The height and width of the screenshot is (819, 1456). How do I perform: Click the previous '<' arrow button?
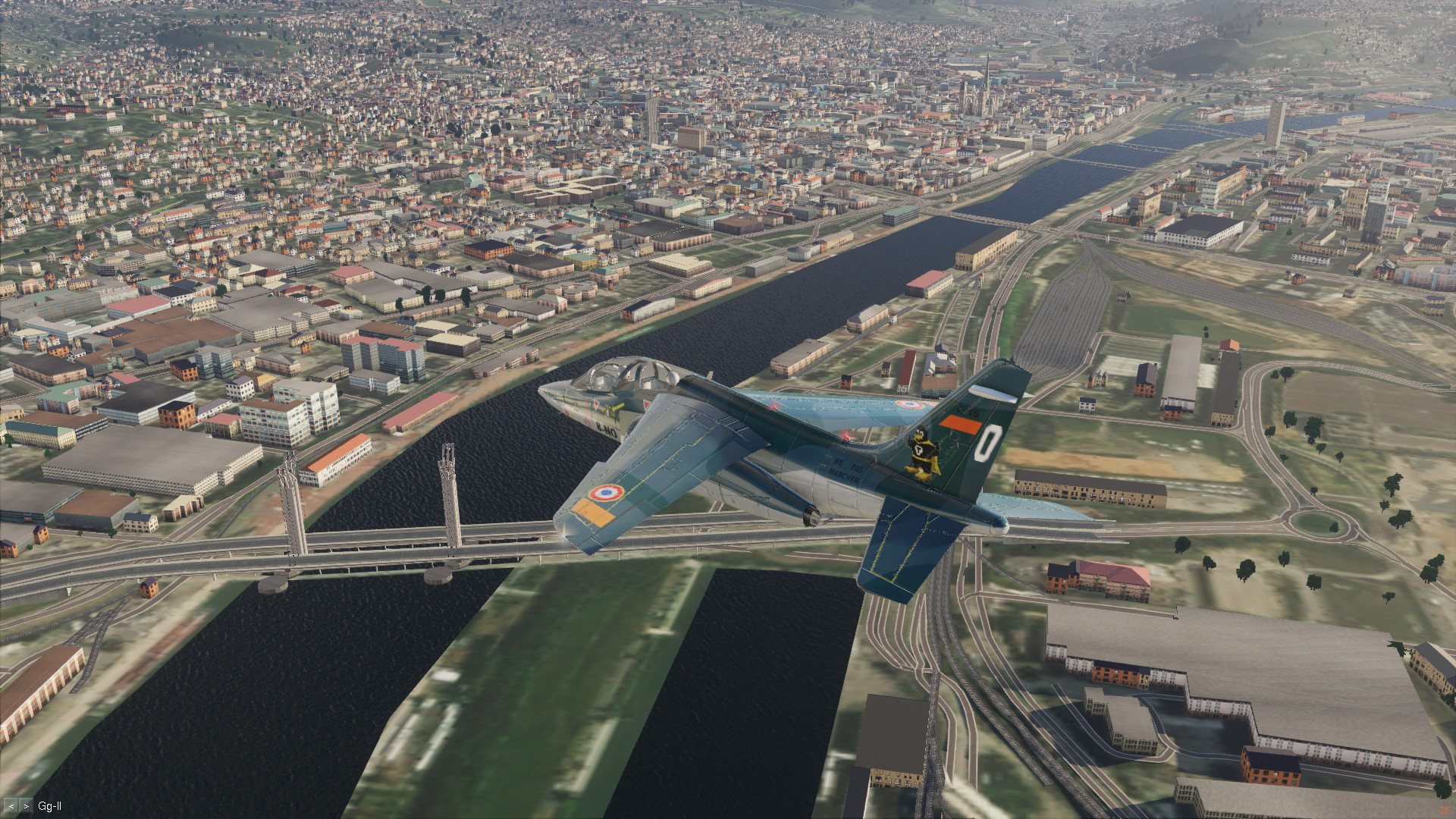pyautogui.click(x=11, y=806)
